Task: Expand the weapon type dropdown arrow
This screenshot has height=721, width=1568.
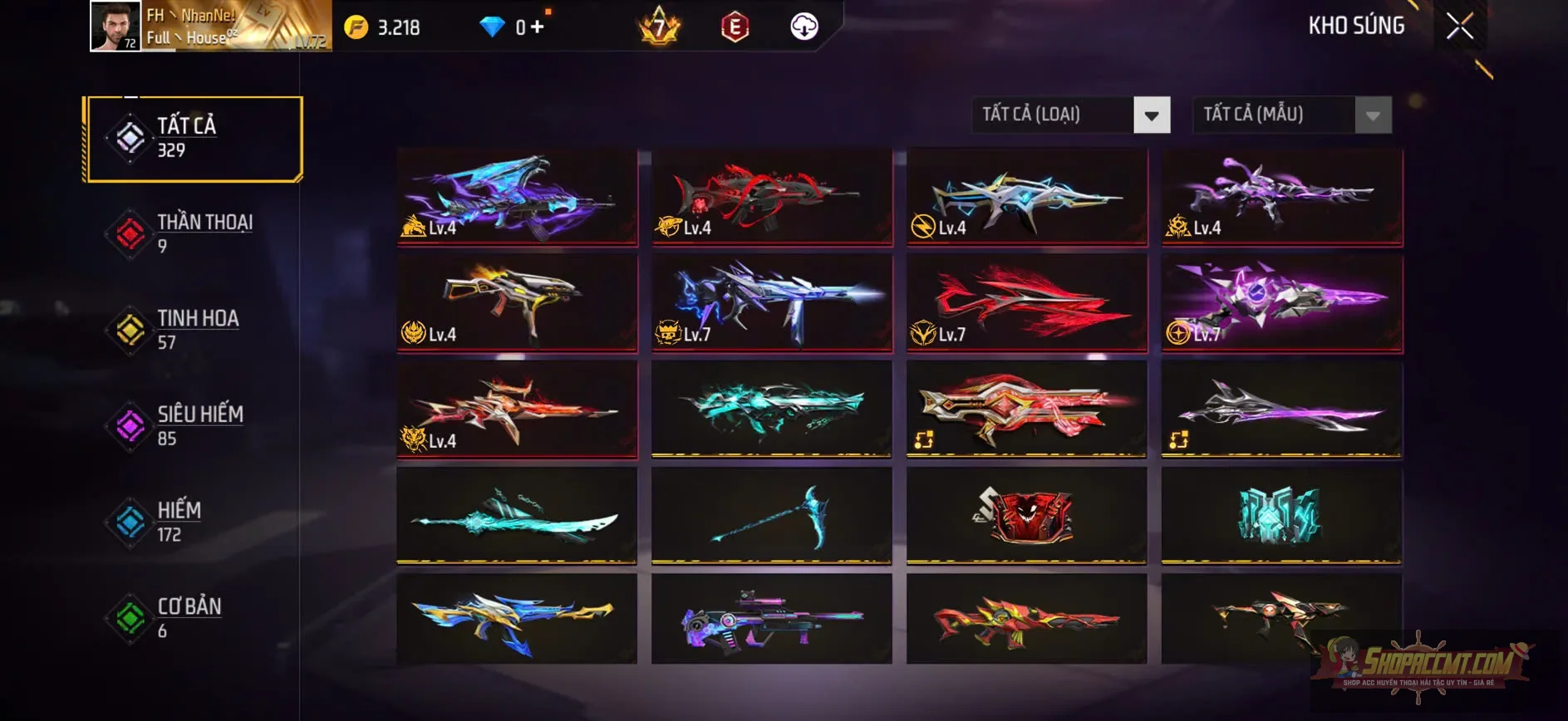Action: (1151, 115)
